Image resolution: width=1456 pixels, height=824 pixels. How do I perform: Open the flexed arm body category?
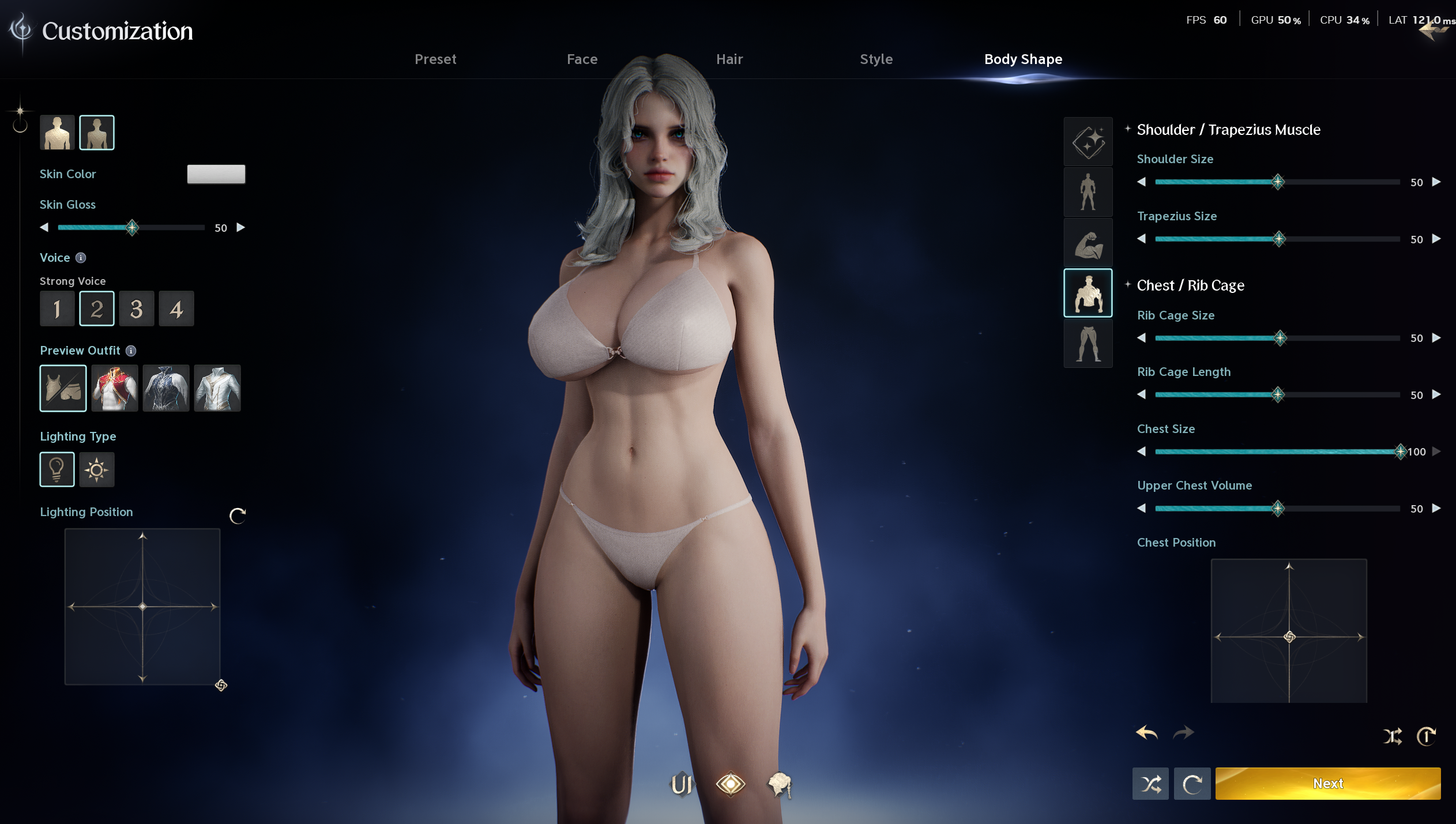tap(1088, 243)
